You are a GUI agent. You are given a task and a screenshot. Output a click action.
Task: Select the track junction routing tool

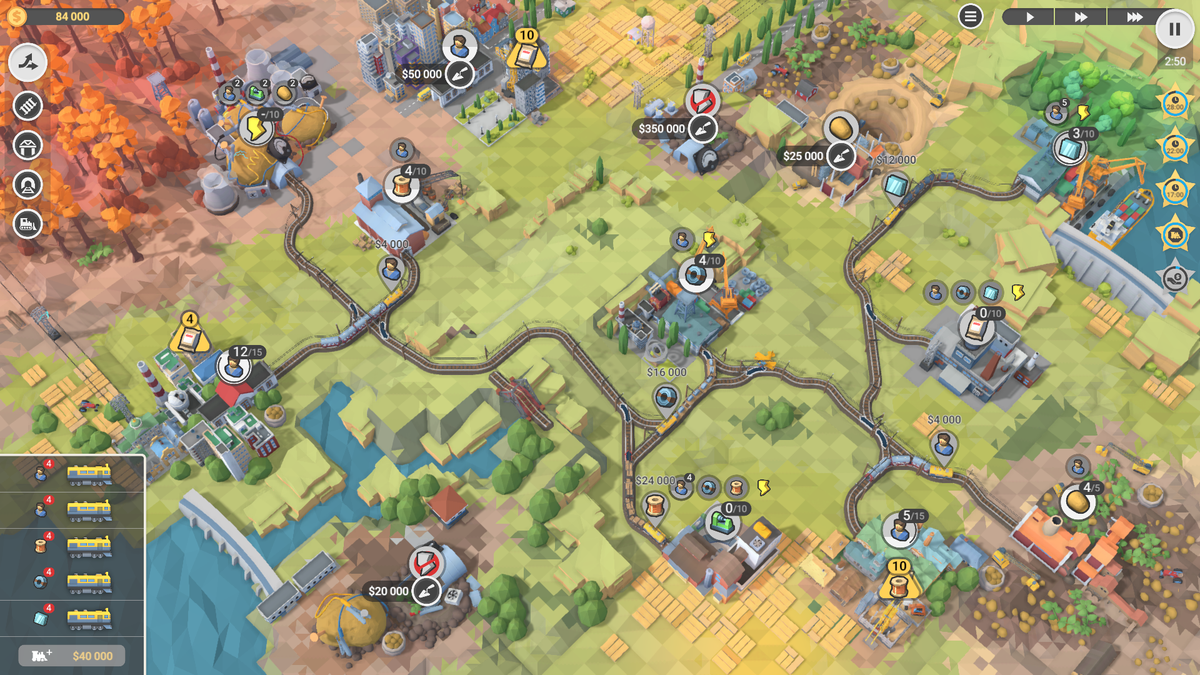(x=29, y=64)
